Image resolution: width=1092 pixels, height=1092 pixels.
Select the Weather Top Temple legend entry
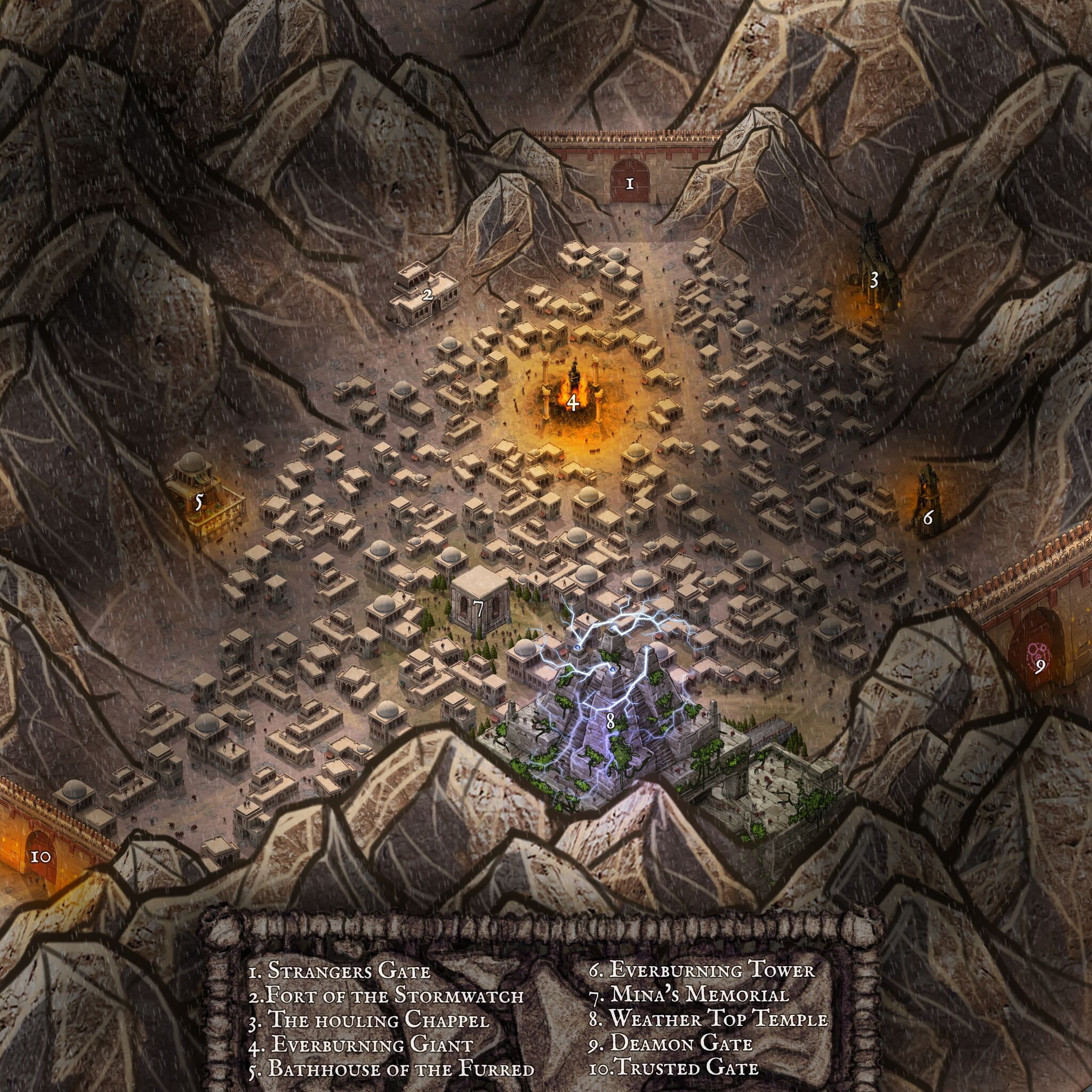click(x=708, y=1019)
